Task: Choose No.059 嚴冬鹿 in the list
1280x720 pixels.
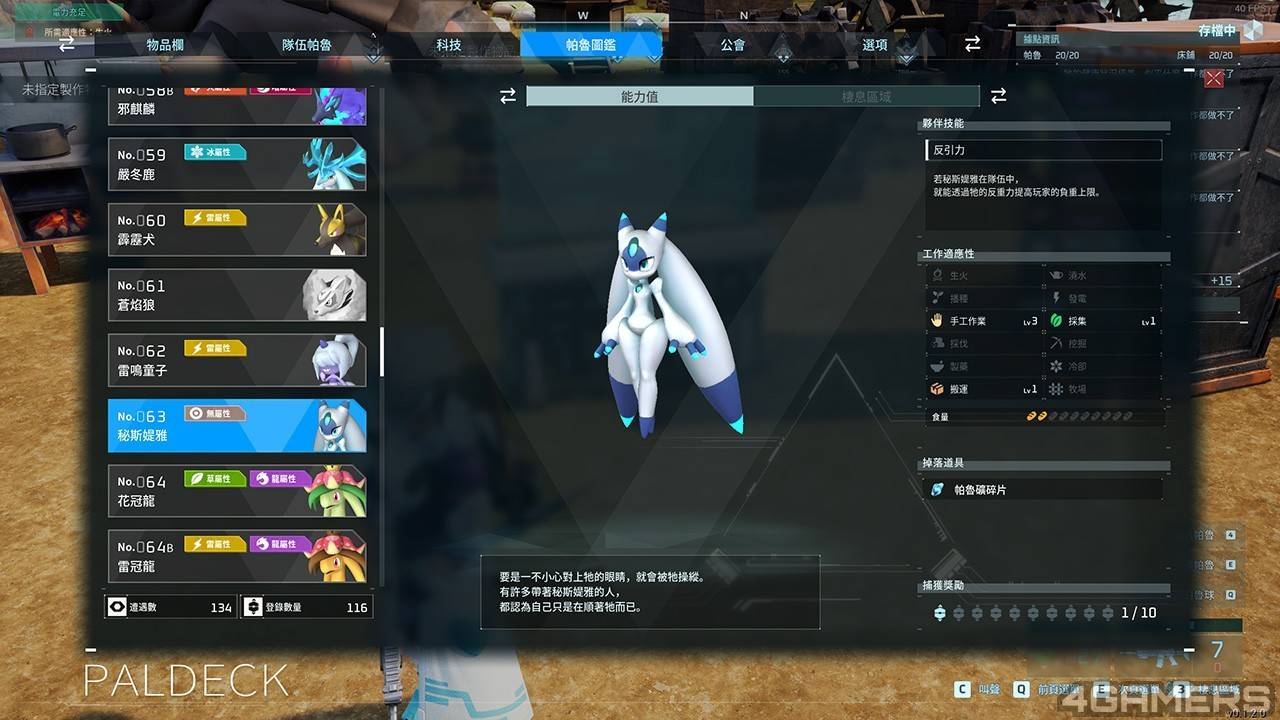Action: (237, 164)
